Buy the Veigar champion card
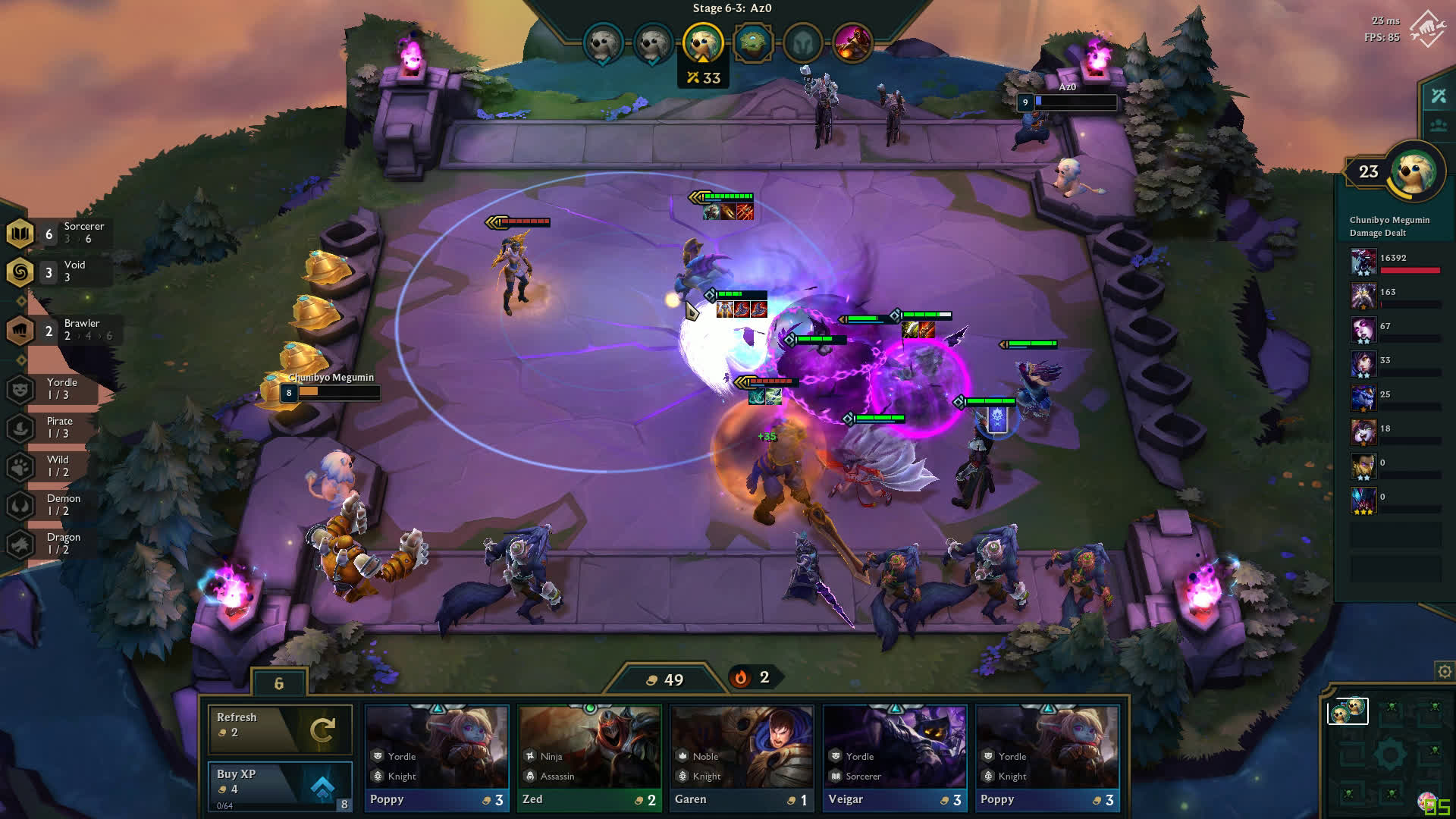 tap(895, 757)
